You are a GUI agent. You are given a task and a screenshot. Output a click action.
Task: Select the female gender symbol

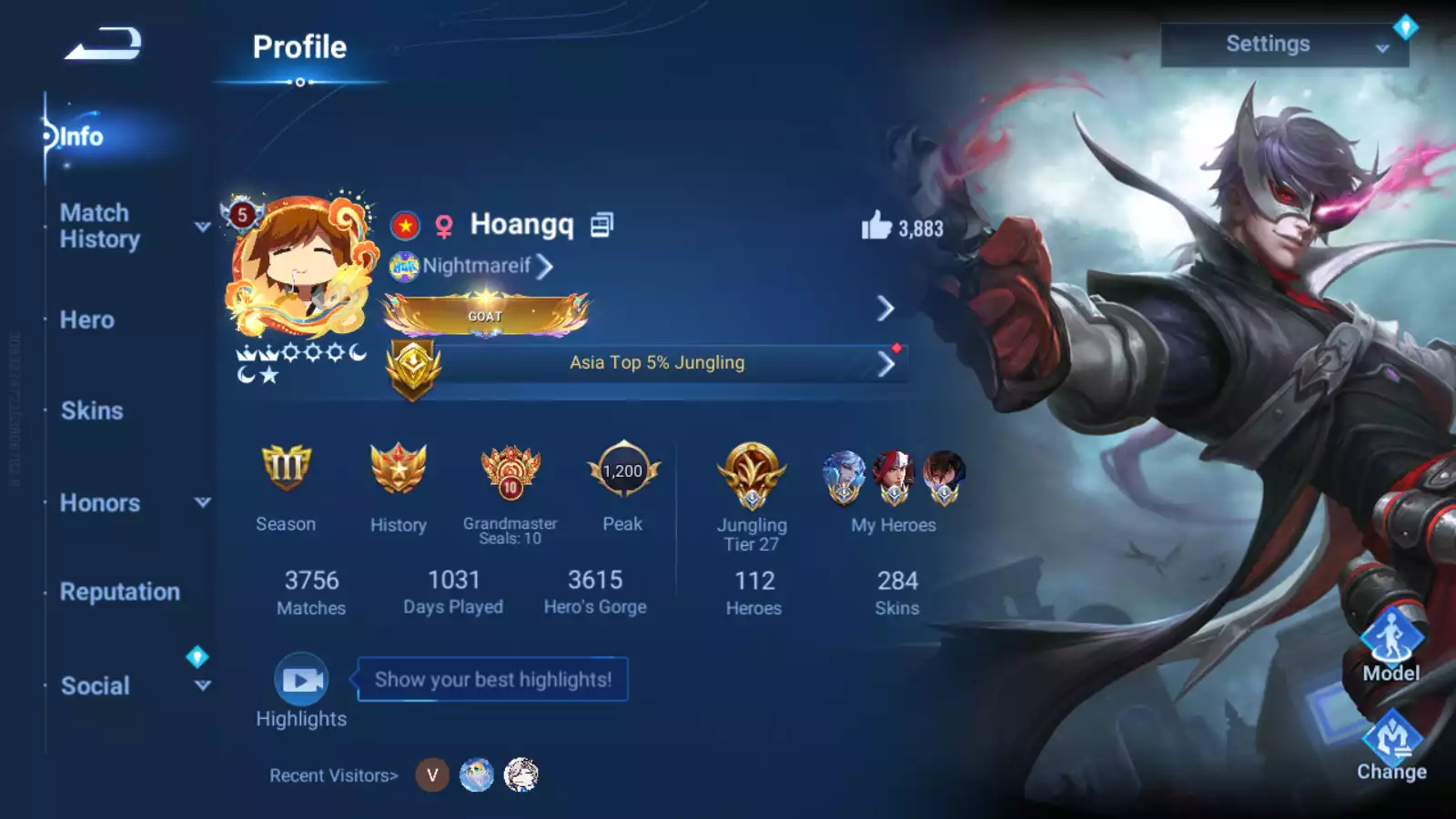(x=443, y=226)
